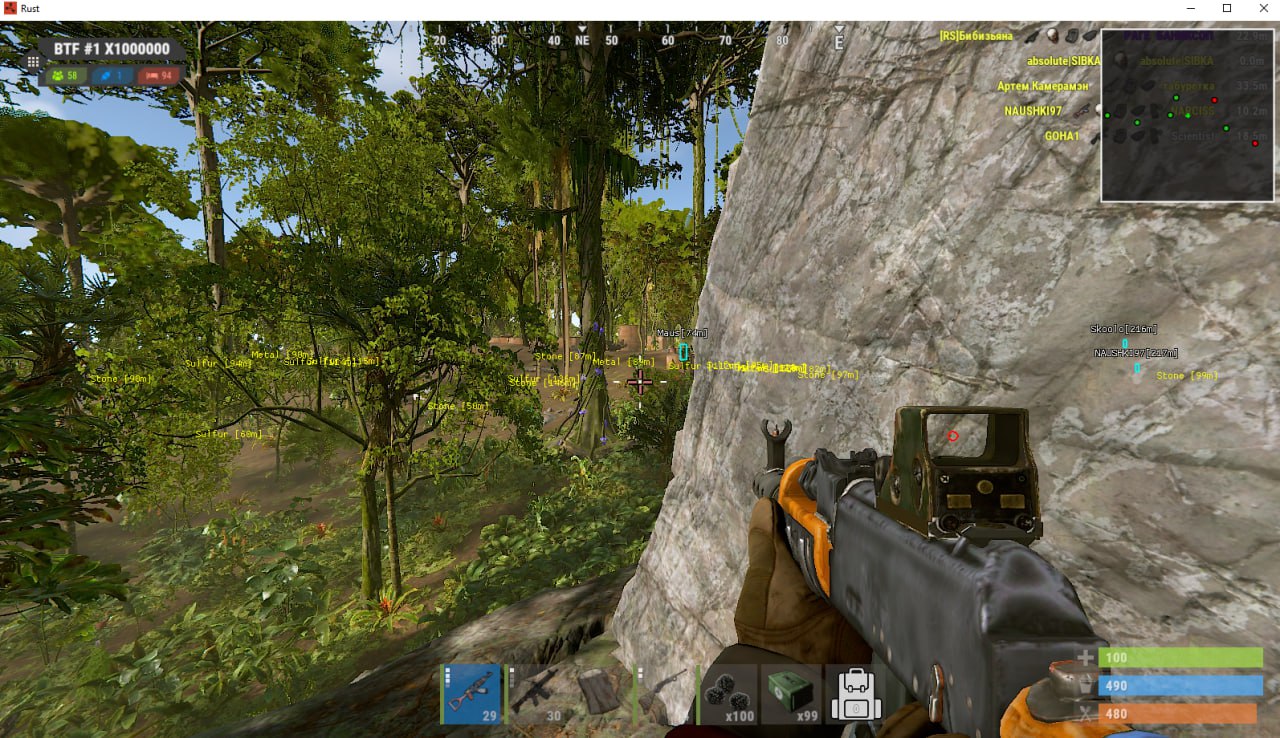Viewport: 1280px width, 738px height.
Task: Click the green player count badge showing 58
Action: [x=64, y=74]
